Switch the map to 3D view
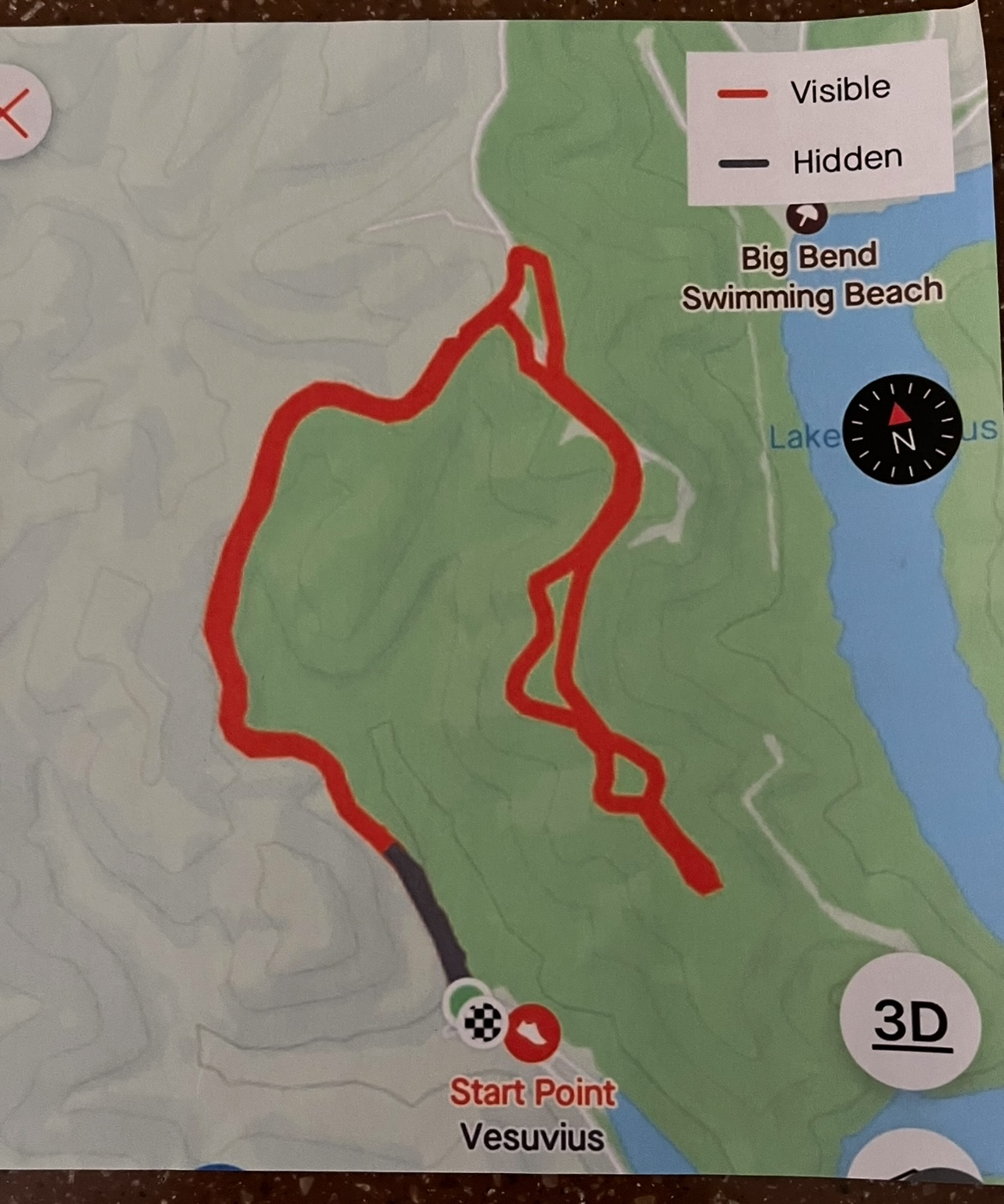 tap(911, 1022)
